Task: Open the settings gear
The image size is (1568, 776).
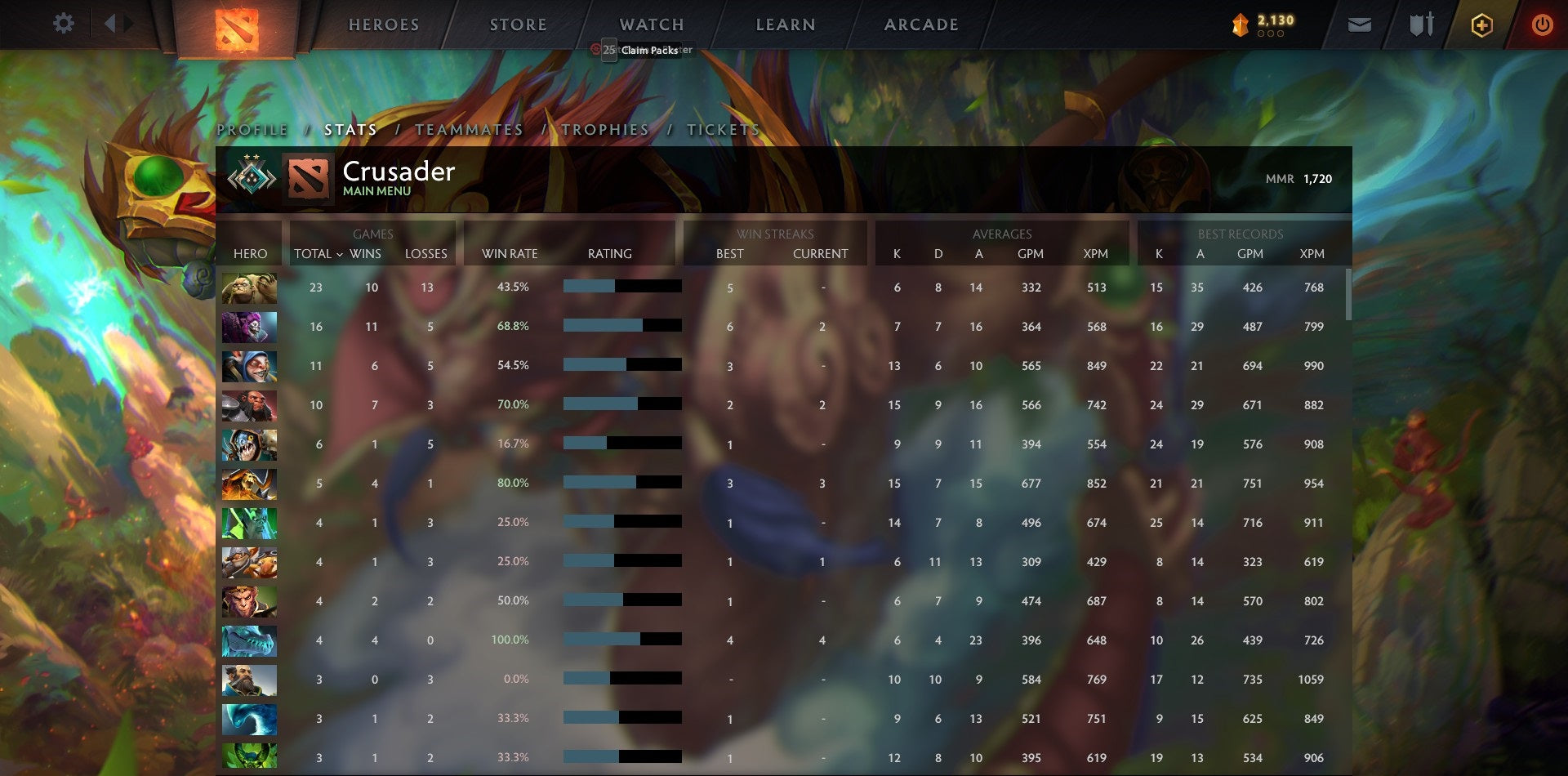Action: click(63, 24)
